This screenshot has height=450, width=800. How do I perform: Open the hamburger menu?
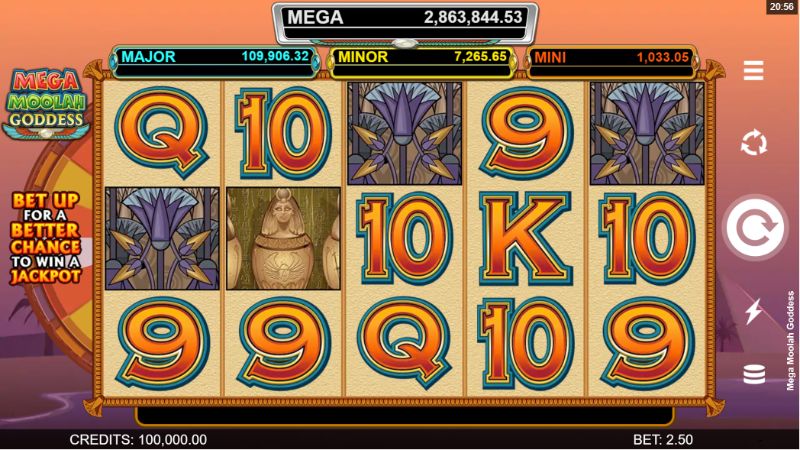point(753,70)
